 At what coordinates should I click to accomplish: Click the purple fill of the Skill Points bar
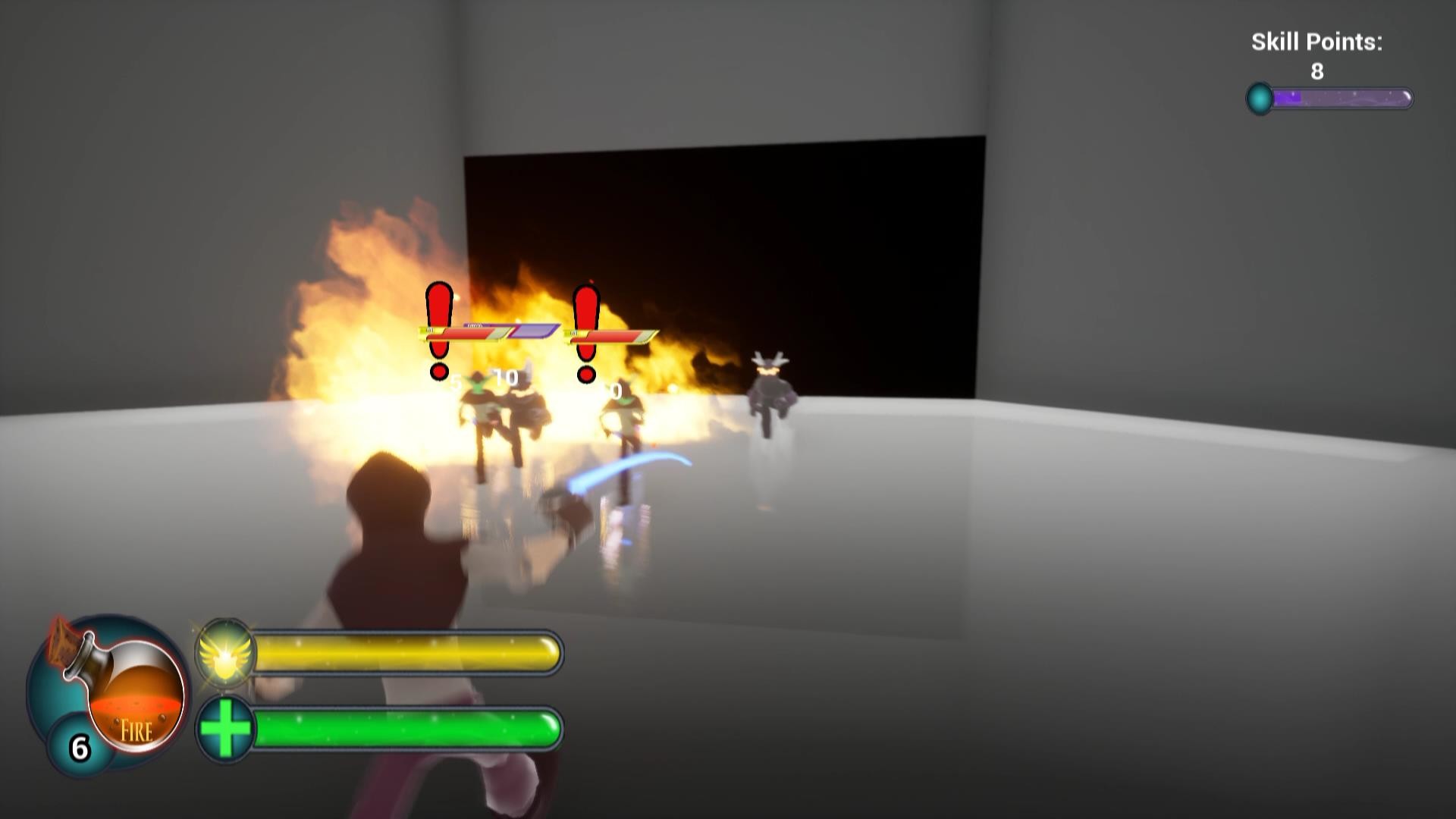1289,95
